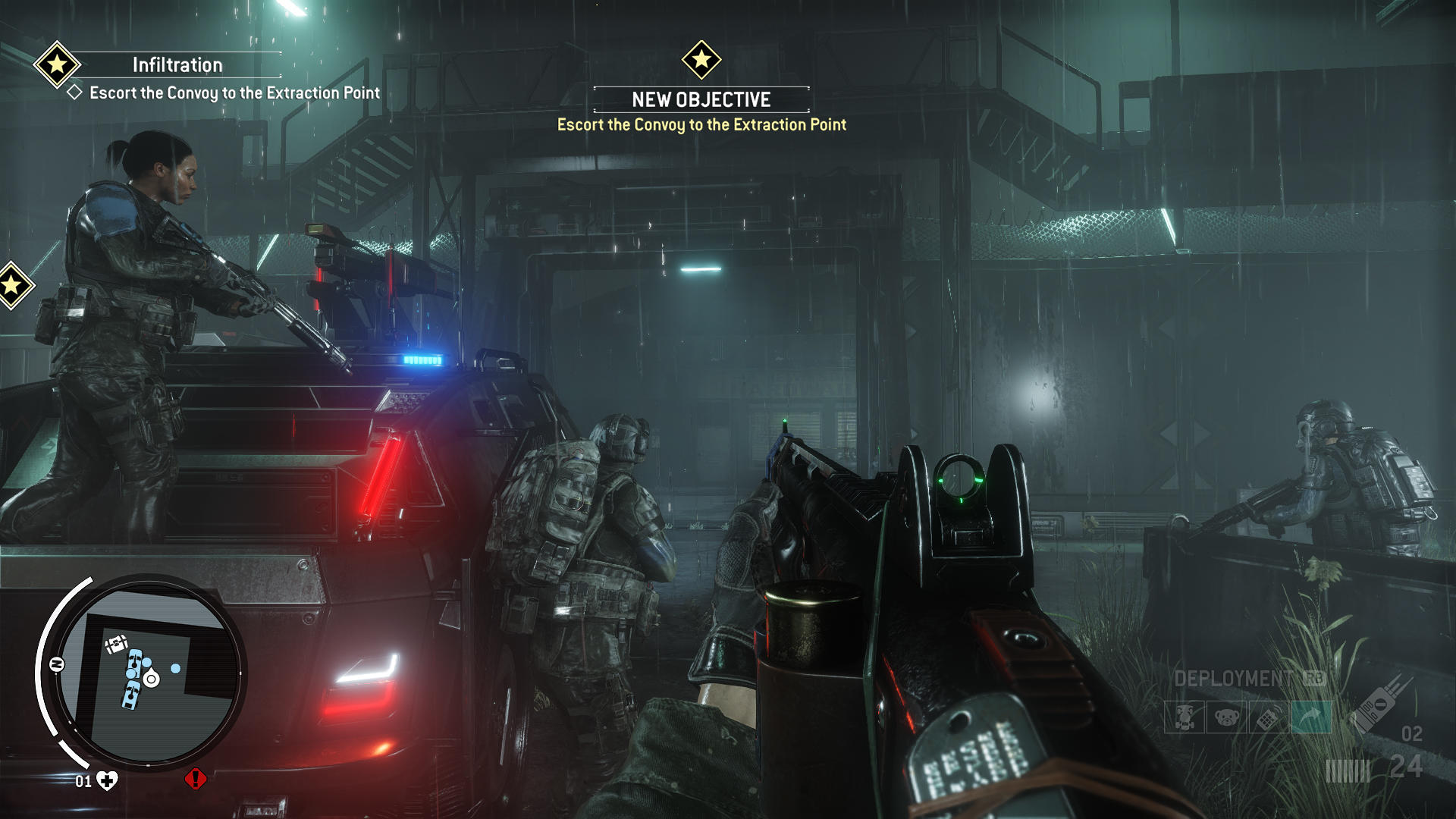Select the RC car gadget in the Deployment bar
The image size is (1456, 819).
tap(1184, 717)
